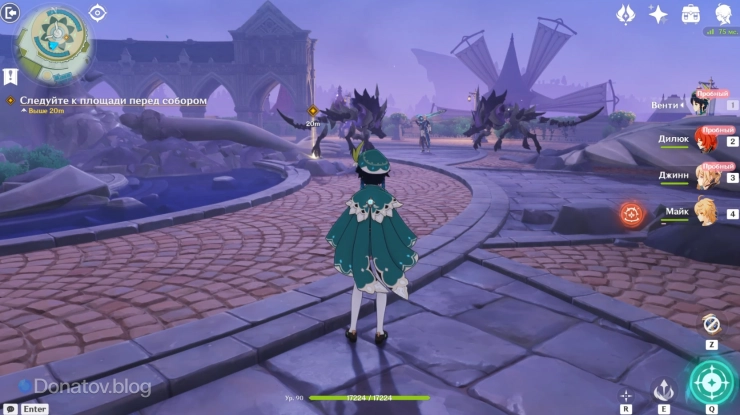Image resolution: width=740 pixels, height=415 pixels.
Task: Open the backpack inventory
Action: [690, 13]
